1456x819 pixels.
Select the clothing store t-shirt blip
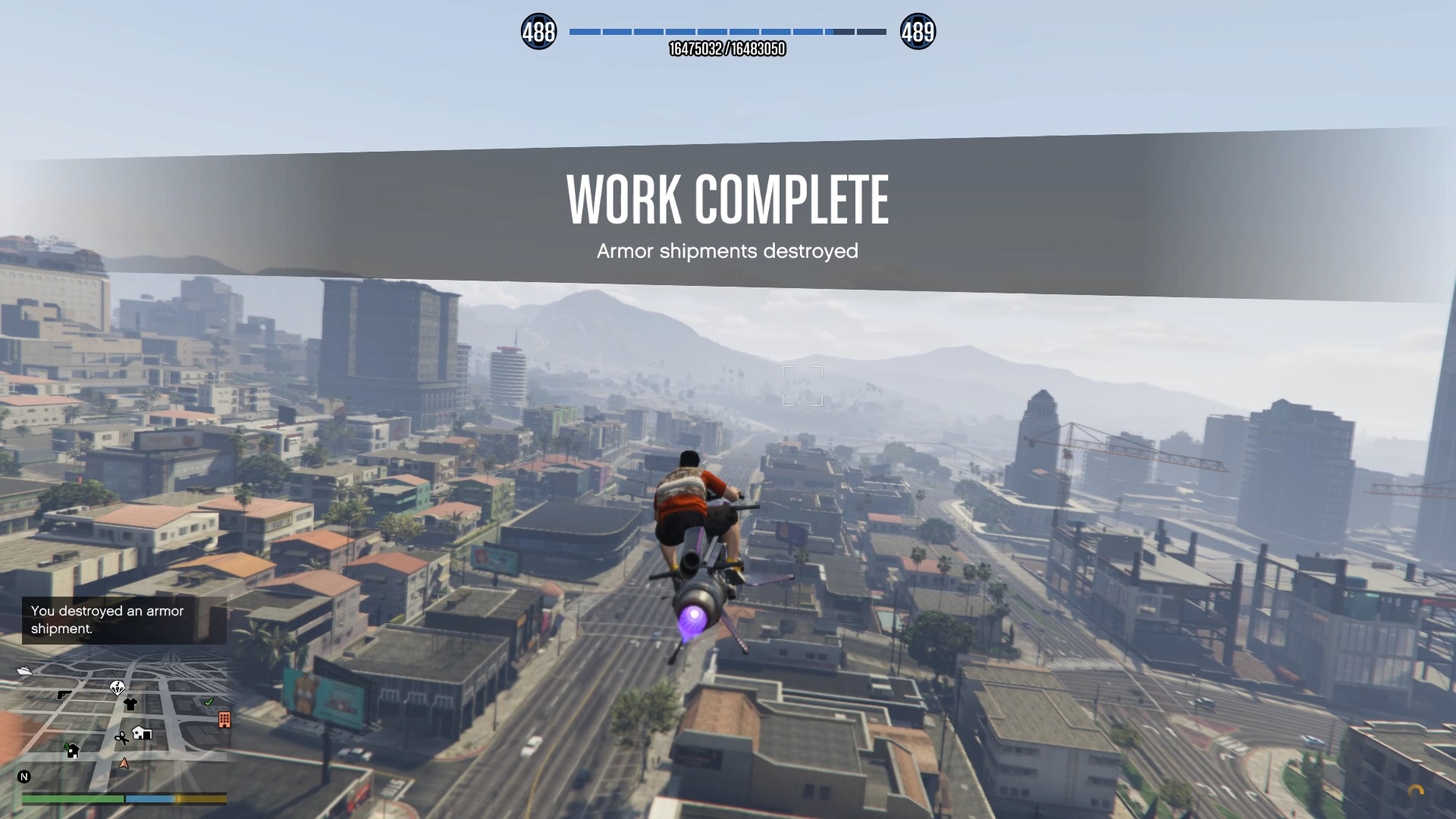[130, 703]
